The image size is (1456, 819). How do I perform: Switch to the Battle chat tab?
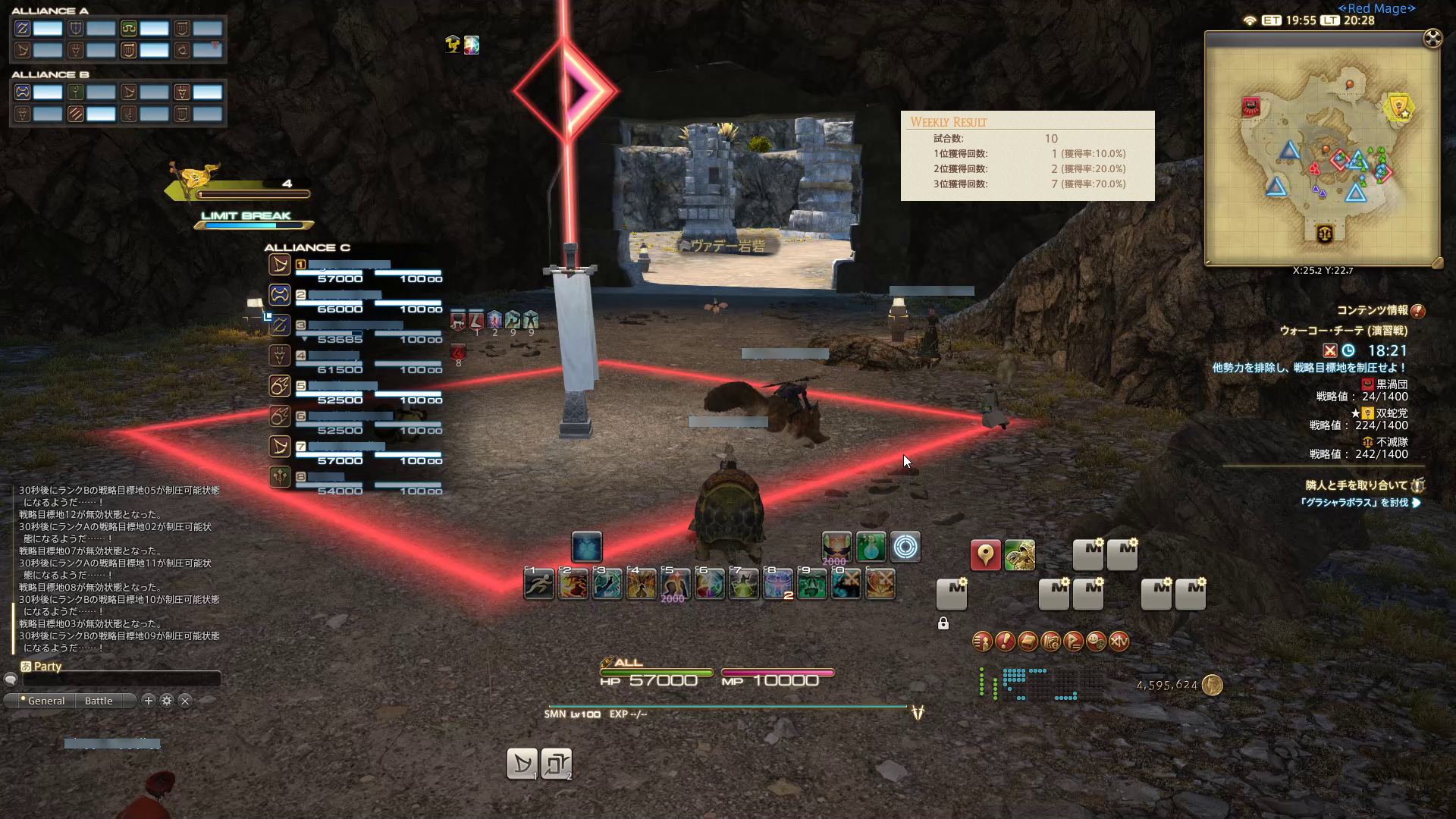click(99, 701)
